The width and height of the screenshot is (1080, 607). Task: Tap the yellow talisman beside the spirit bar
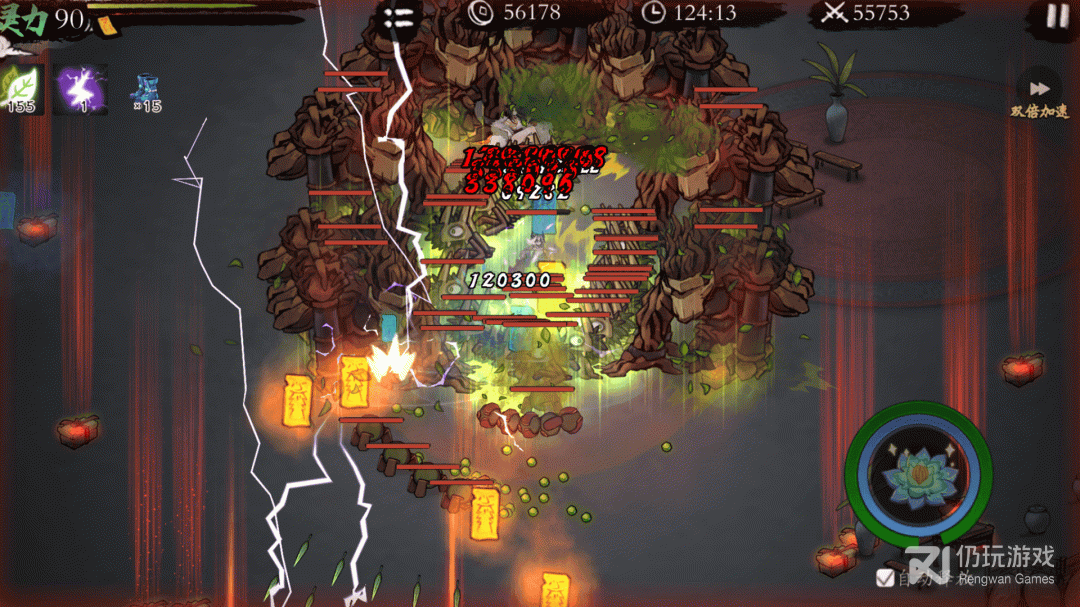tap(106, 26)
